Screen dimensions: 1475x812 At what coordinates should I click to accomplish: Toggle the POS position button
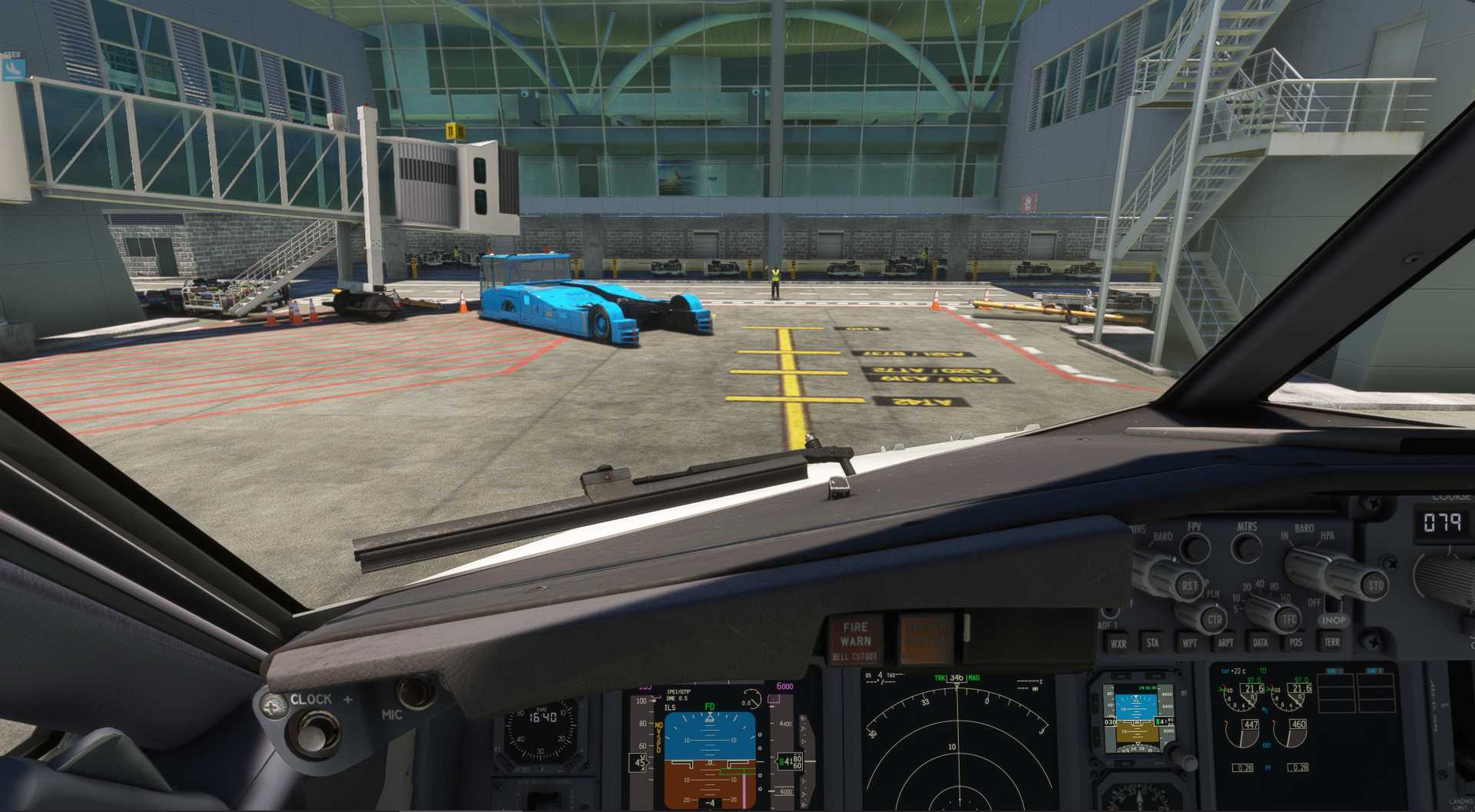[1296, 642]
